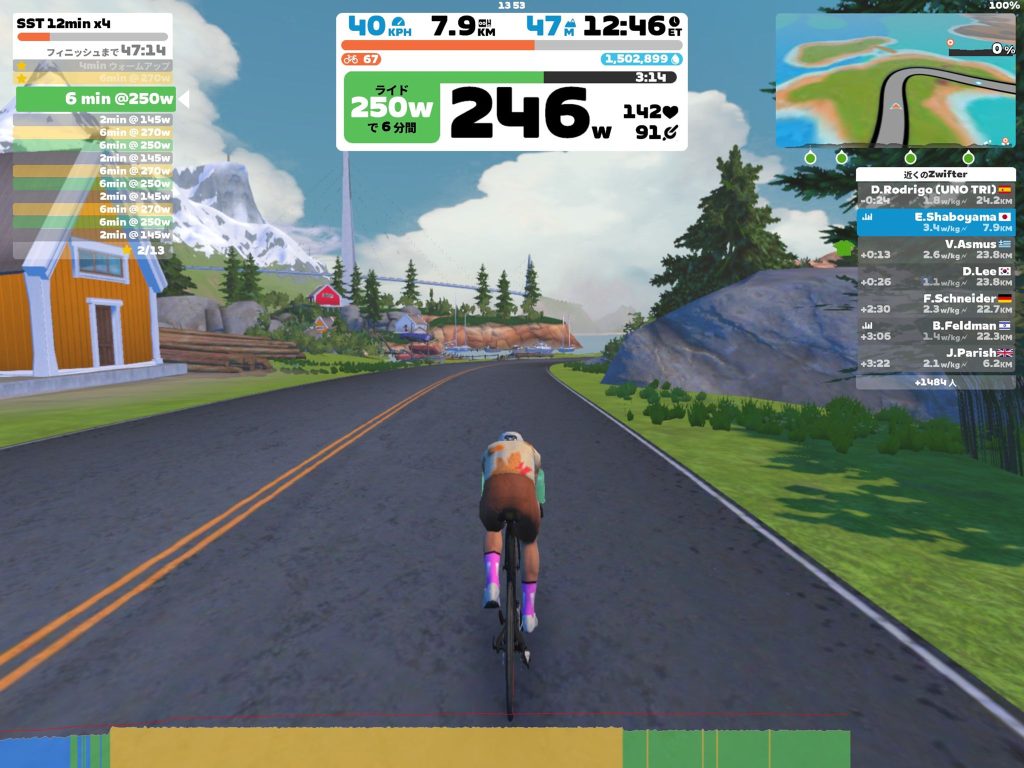Pick B.Feldman from the rider list
This screenshot has width=1024, height=768.
tap(935, 331)
